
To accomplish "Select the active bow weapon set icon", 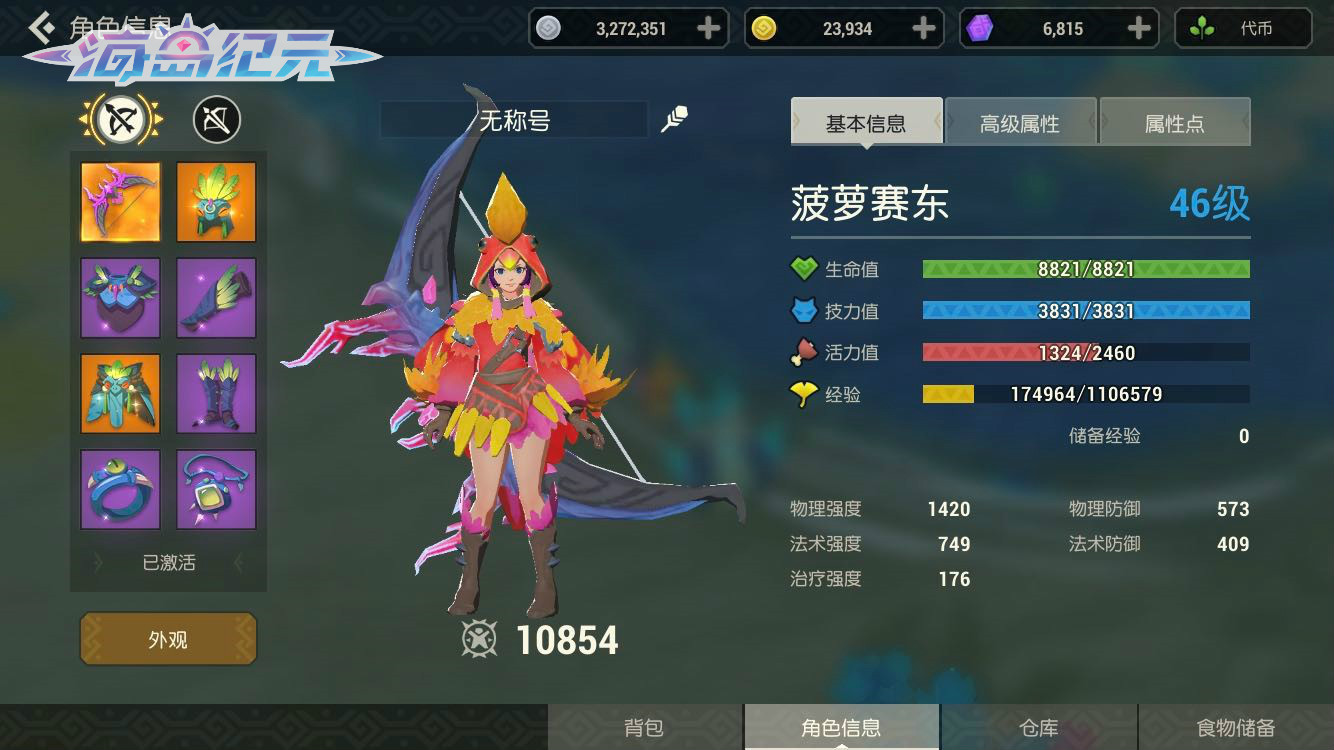I will click(x=121, y=121).
